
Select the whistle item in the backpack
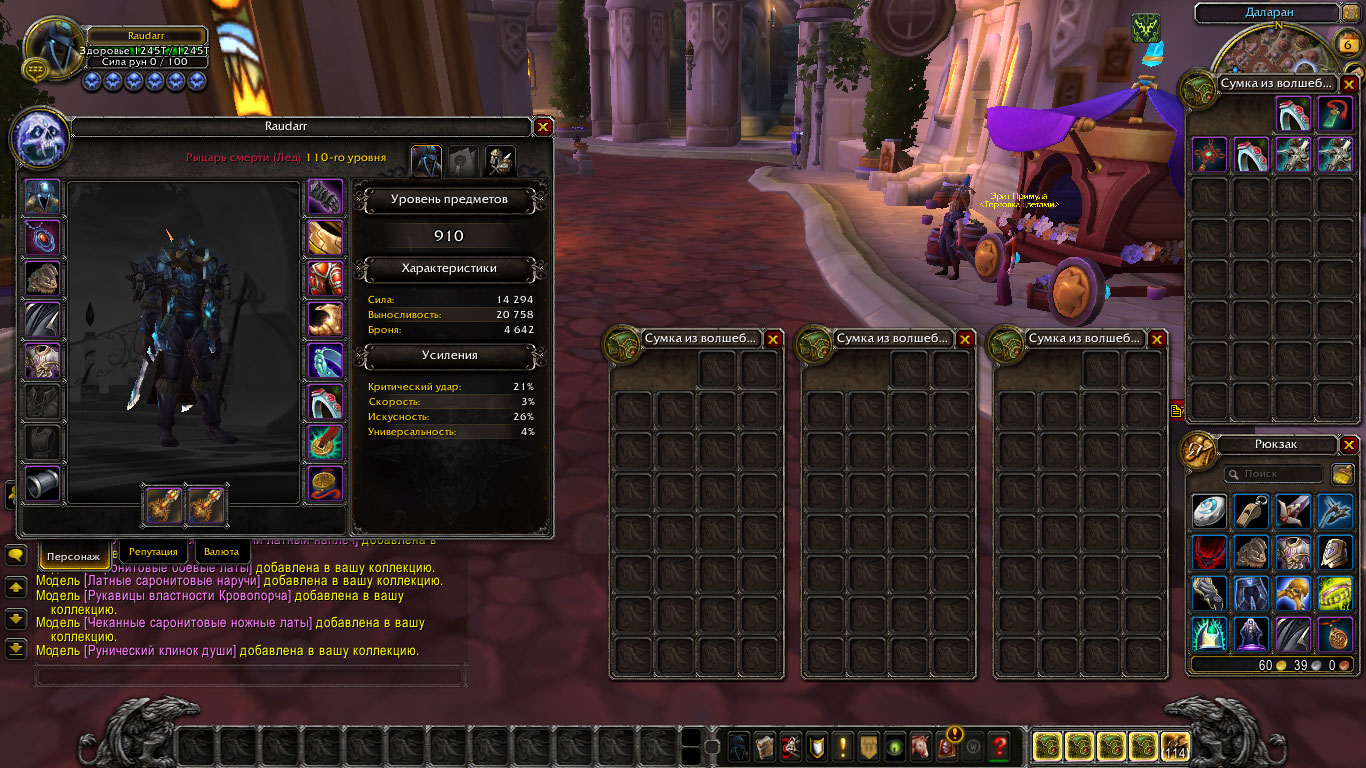[x=1251, y=512]
